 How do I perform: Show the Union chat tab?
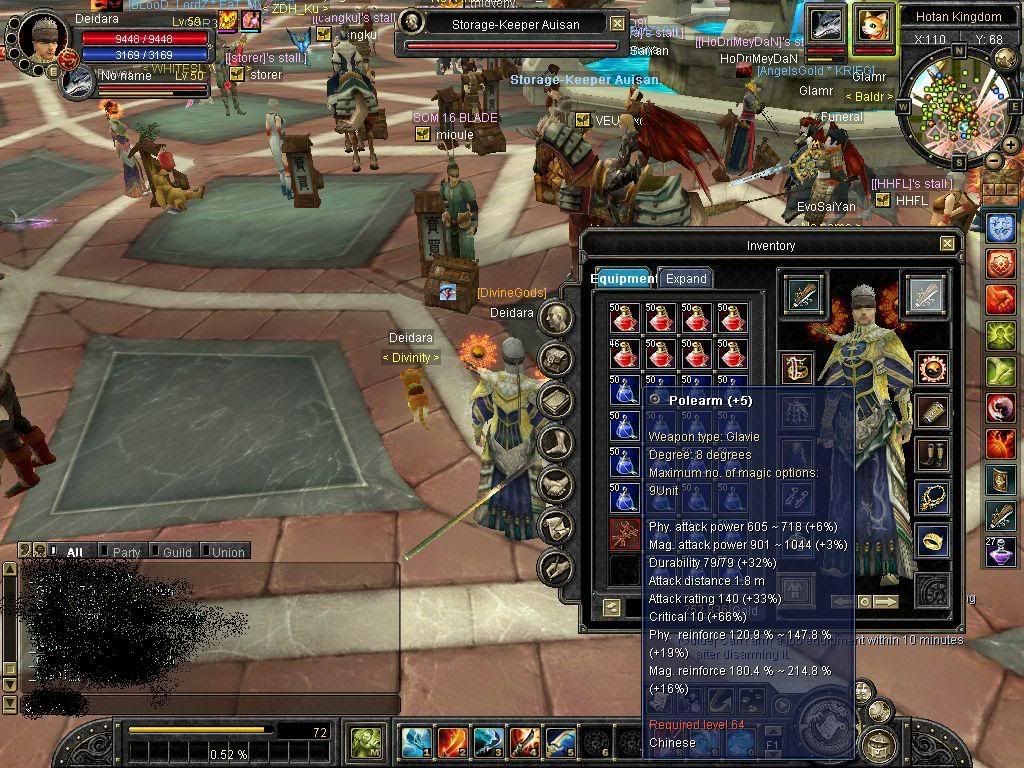pyautogui.click(x=227, y=551)
